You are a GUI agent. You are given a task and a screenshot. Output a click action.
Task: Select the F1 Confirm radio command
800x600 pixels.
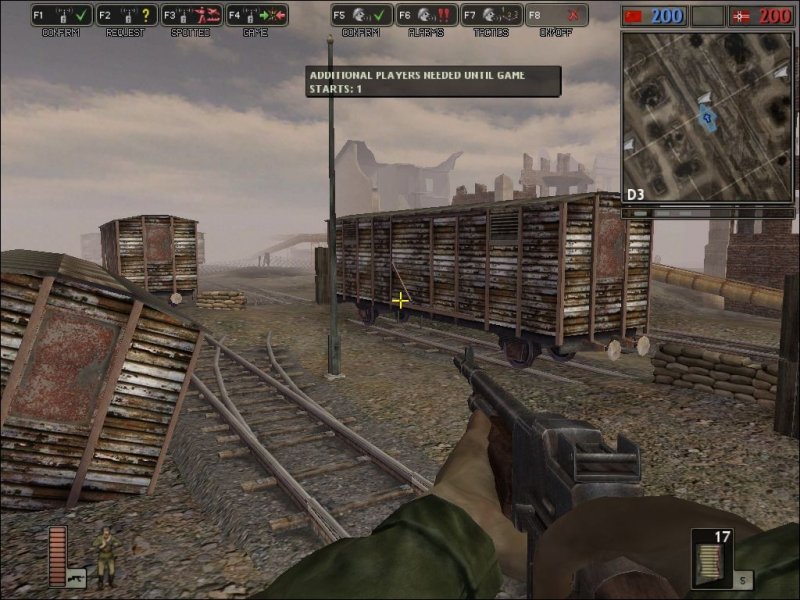(62, 15)
